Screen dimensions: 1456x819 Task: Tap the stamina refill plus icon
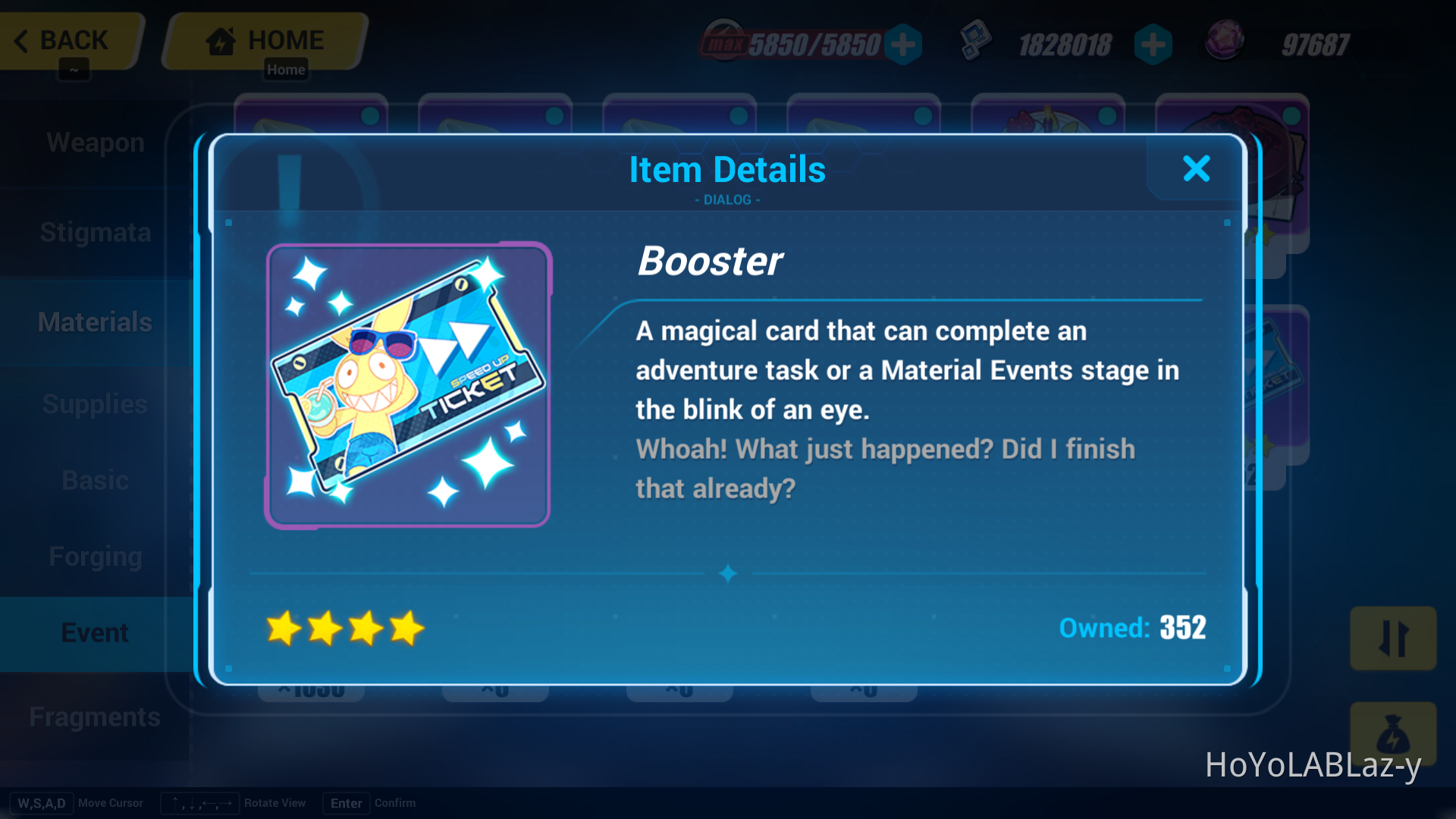[x=903, y=44]
